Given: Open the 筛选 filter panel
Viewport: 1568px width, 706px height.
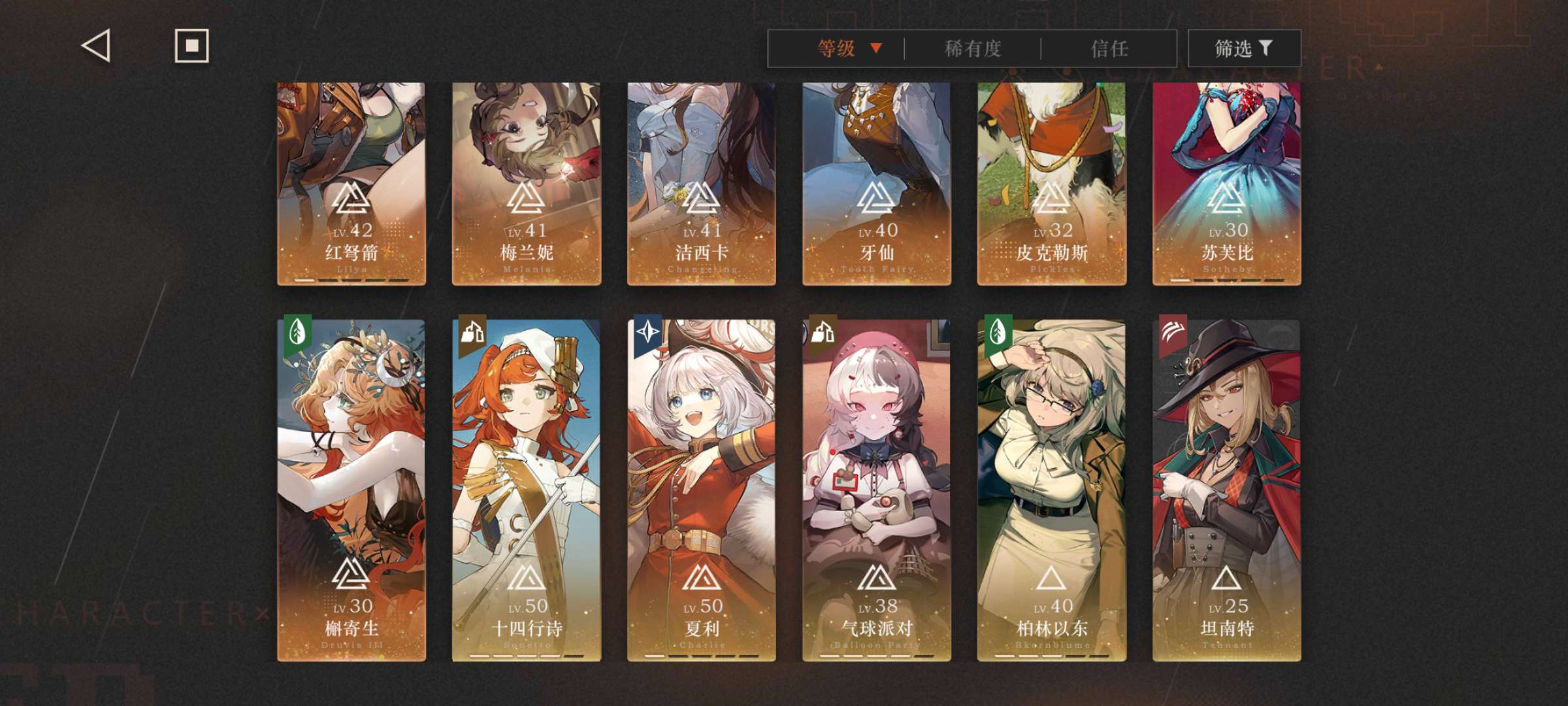Looking at the screenshot, I should tap(1243, 48).
